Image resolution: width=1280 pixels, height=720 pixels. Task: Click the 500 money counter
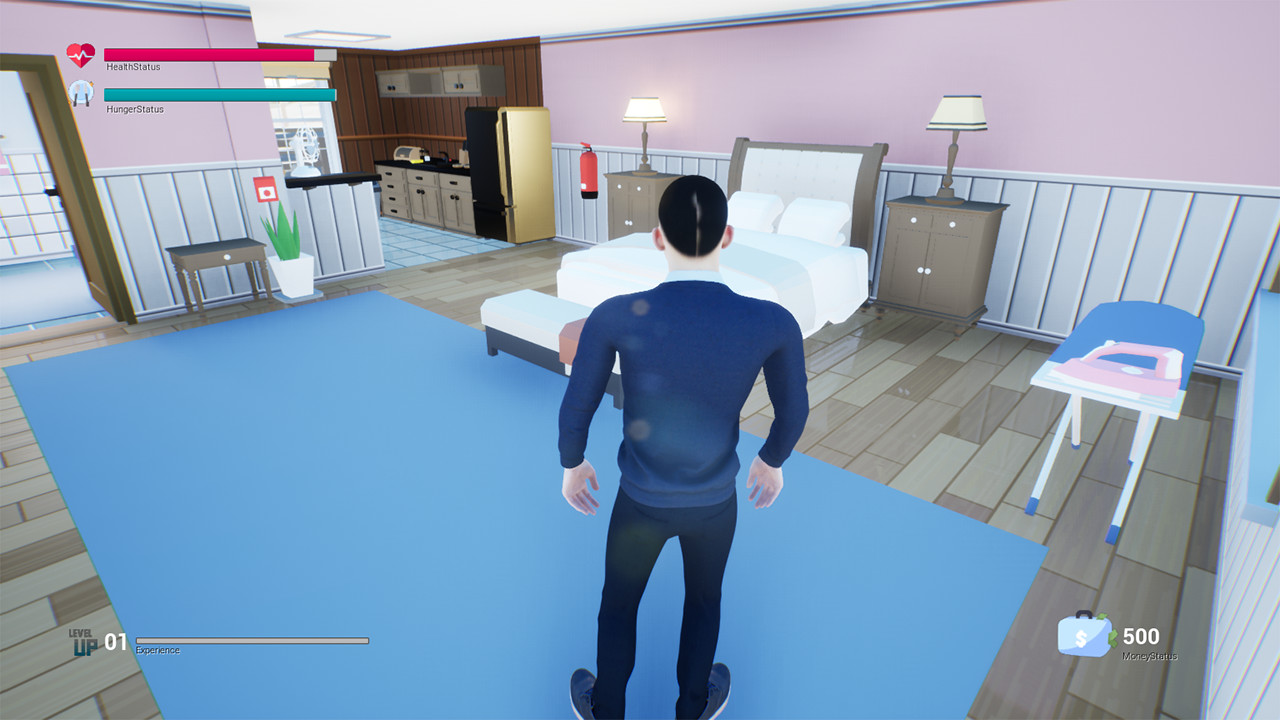point(1139,637)
